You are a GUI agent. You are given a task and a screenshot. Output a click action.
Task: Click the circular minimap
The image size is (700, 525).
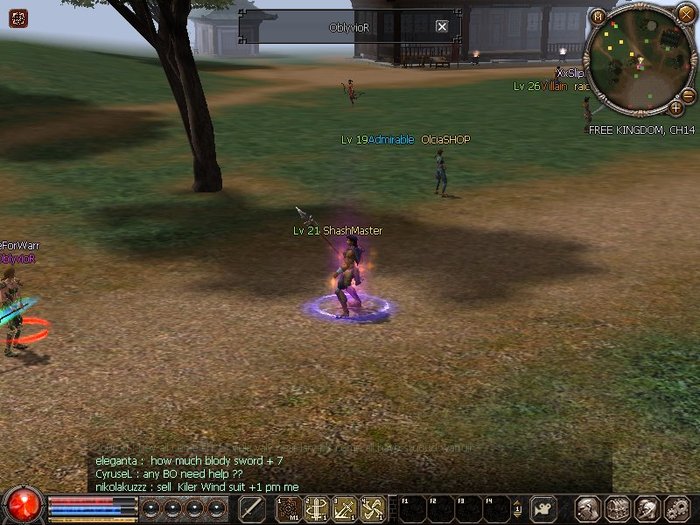click(x=635, y=62)
